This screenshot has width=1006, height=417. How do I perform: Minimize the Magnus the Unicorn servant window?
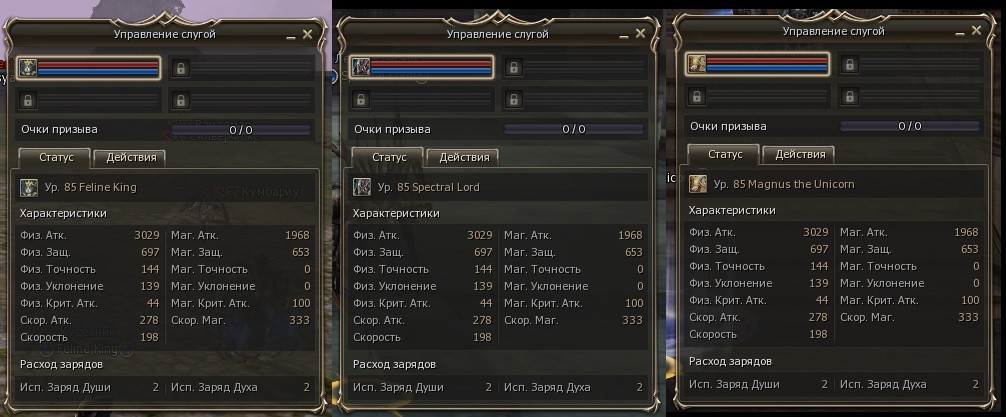tap(960, 32)
